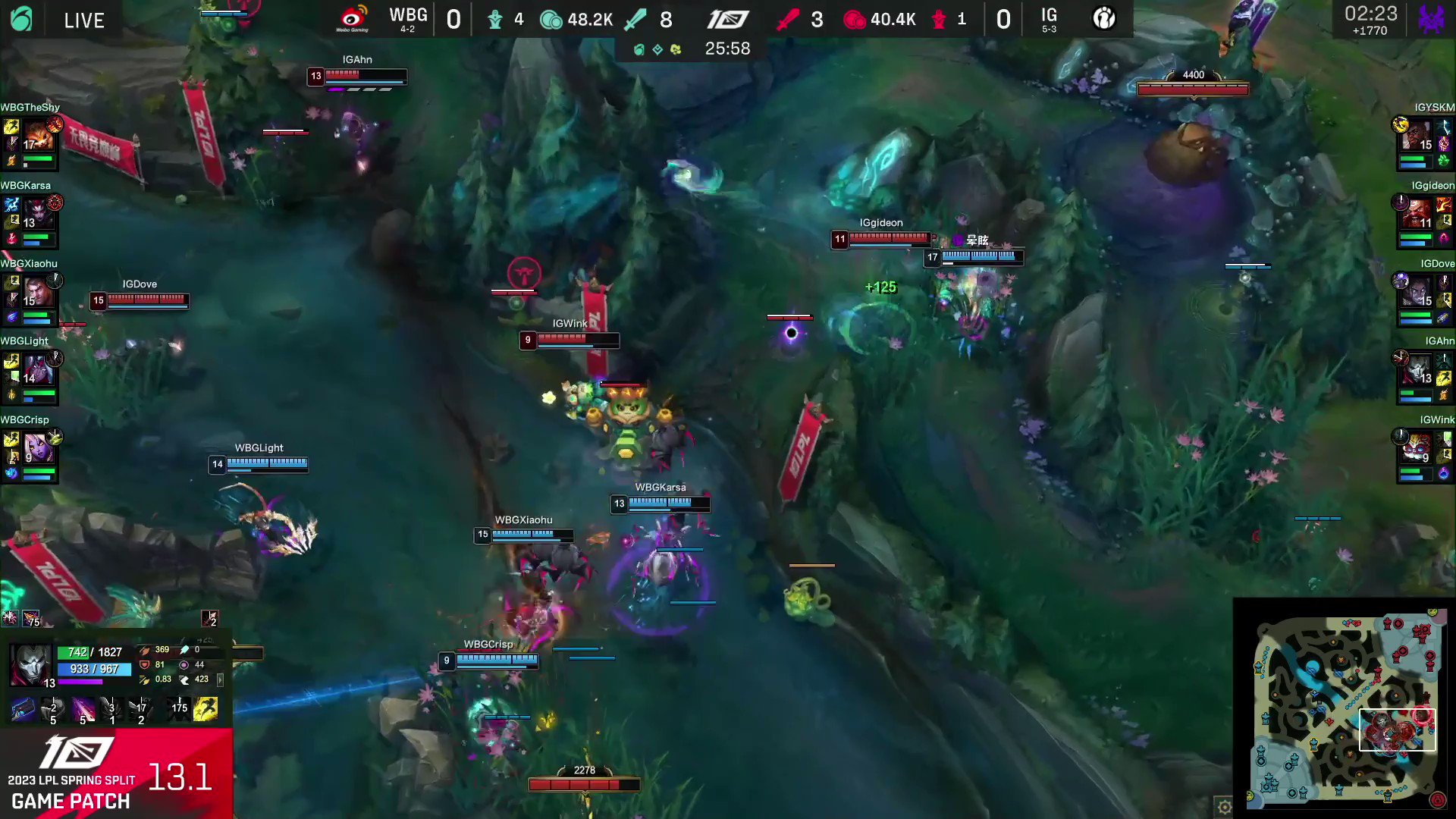Viewport: 1456px width, 819px height.
Task: Expand Jhin's detailed stats panel arrow
Action: tap(220, 681)
